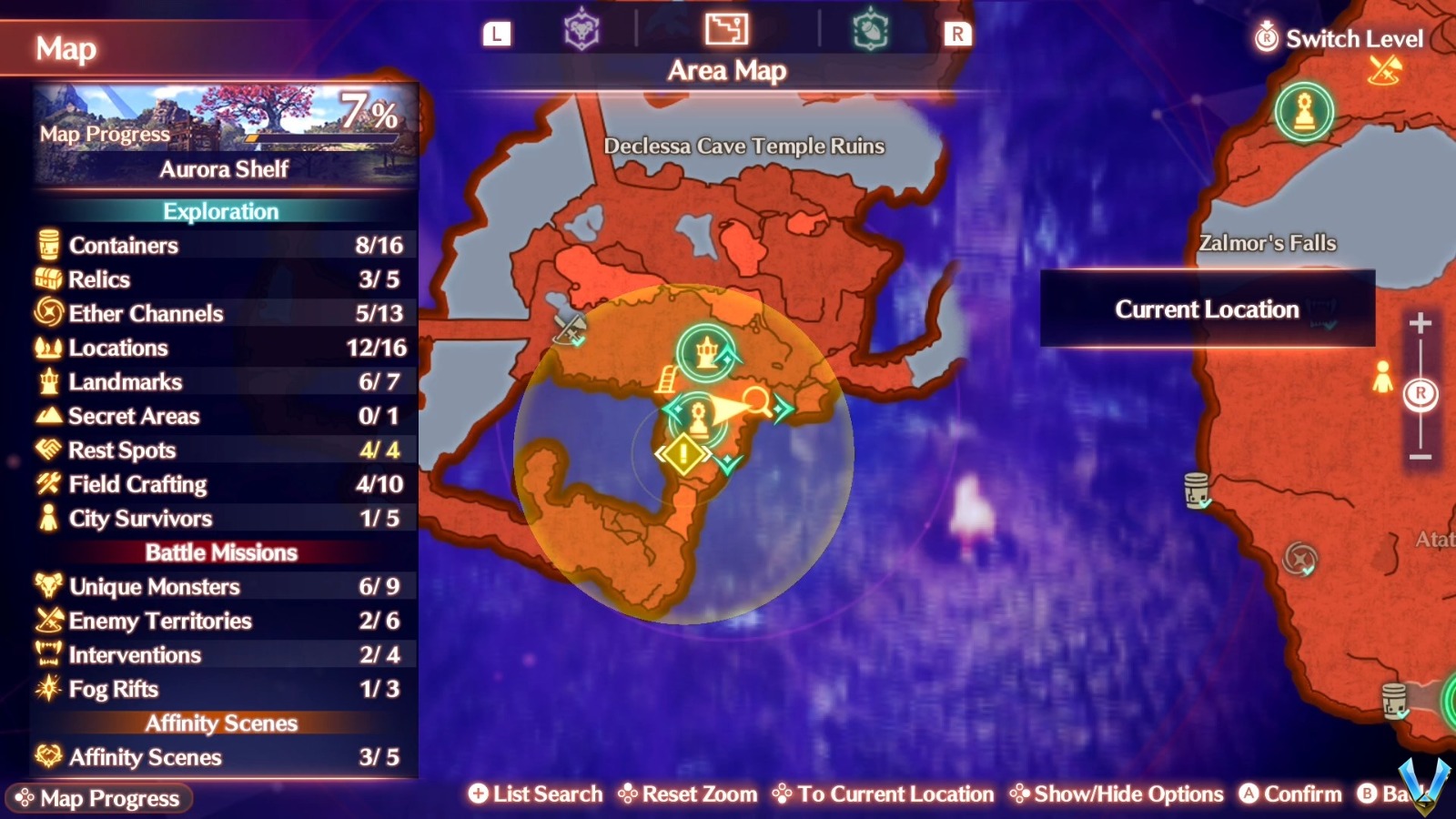
Task: Click the Landmarks trophy icon
Action: (47, 382)
